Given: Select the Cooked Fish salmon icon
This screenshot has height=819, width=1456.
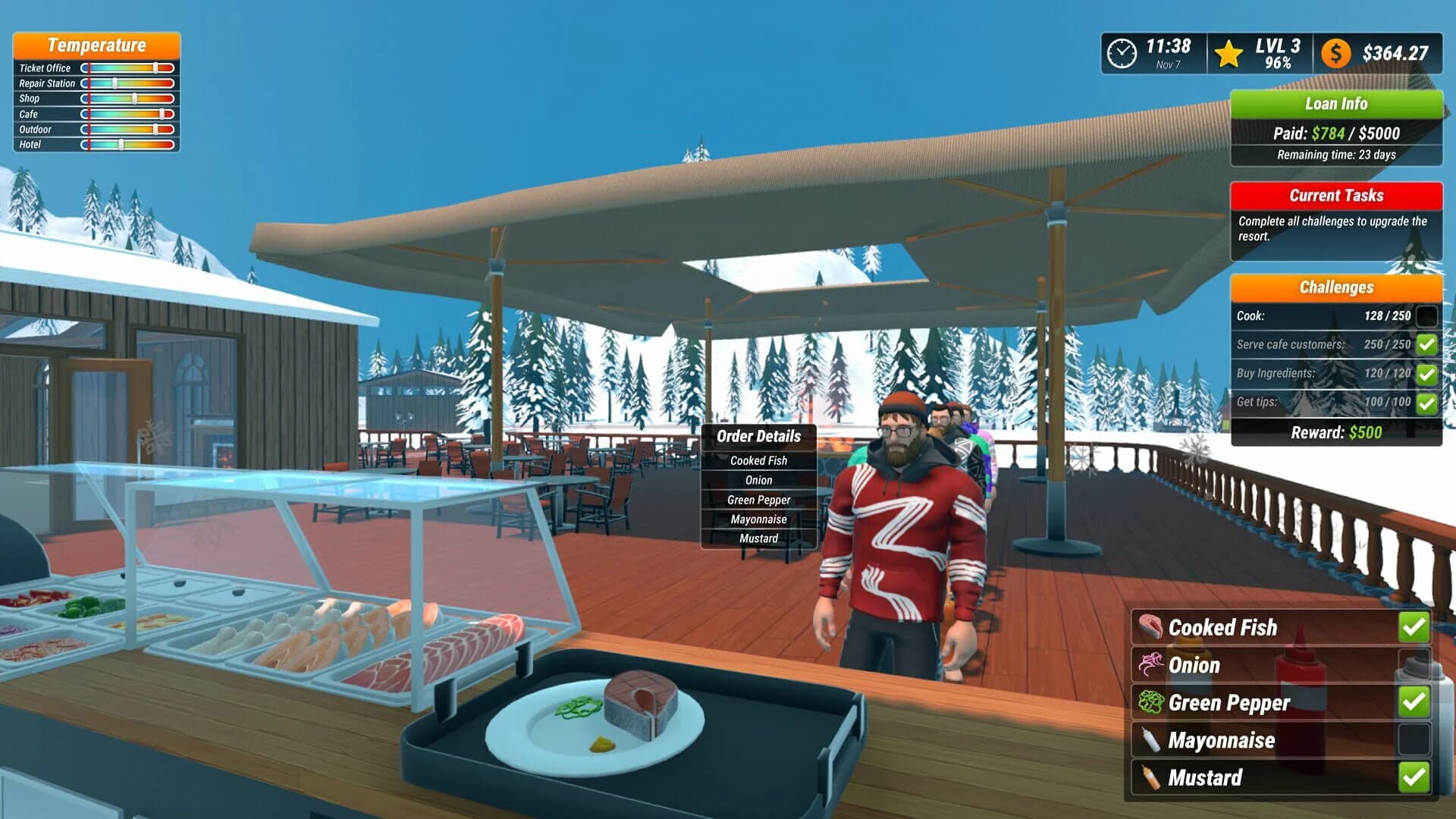Looking at the screenshot, I should click(1150, 627).
